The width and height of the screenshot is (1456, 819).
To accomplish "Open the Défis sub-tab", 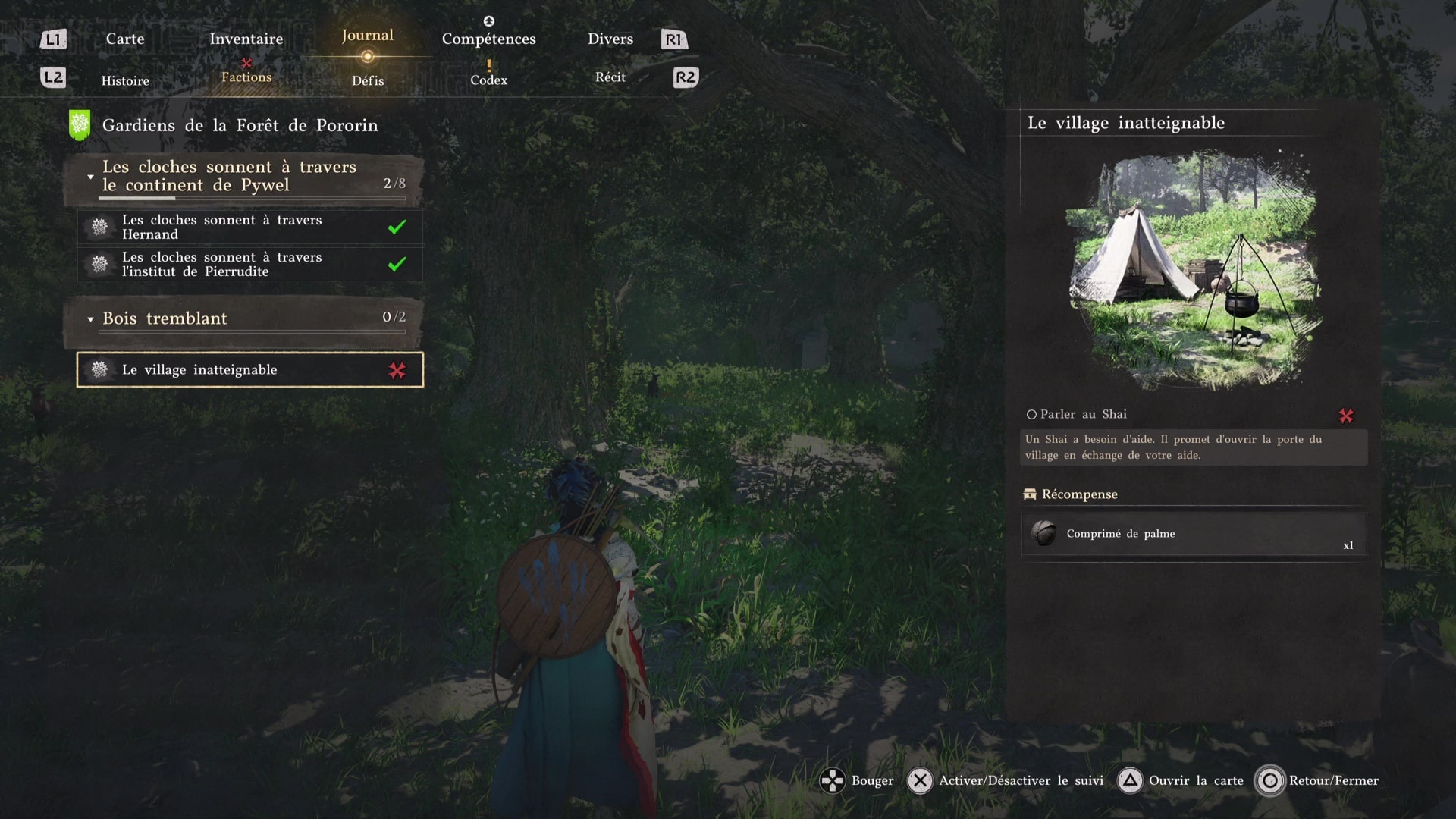I will [368, 80].
